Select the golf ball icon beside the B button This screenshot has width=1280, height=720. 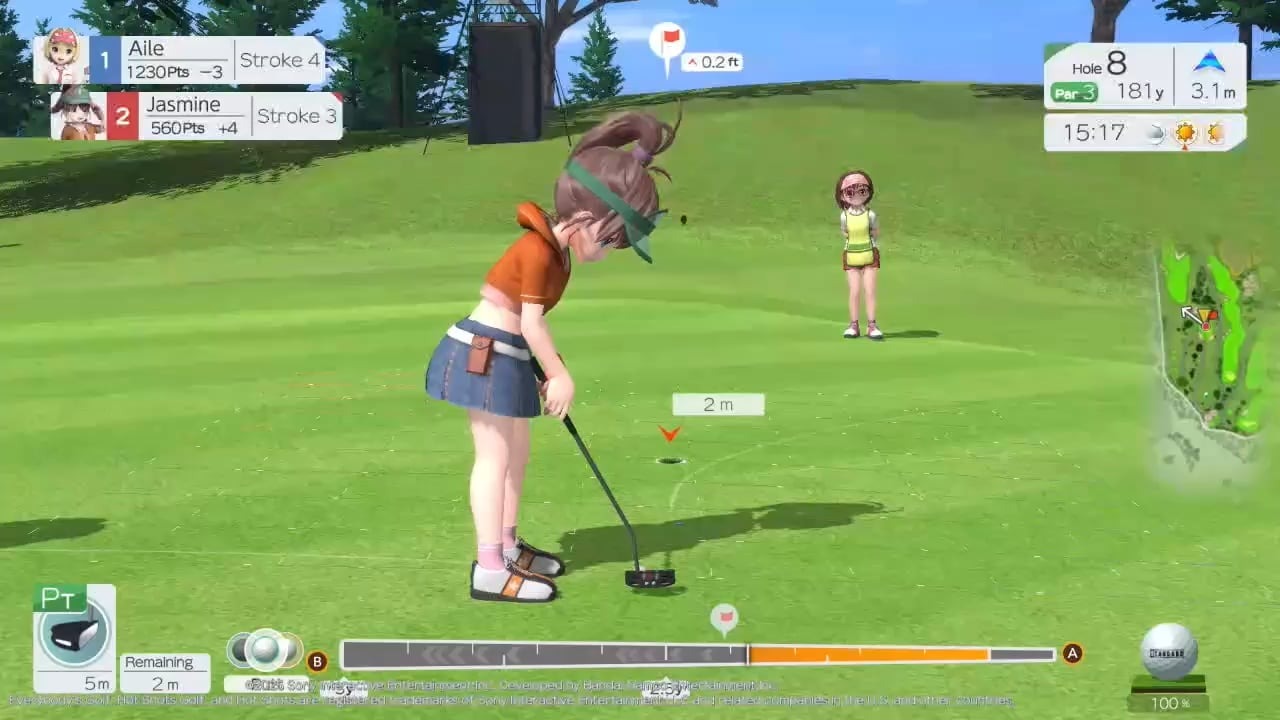coord(265,648)
